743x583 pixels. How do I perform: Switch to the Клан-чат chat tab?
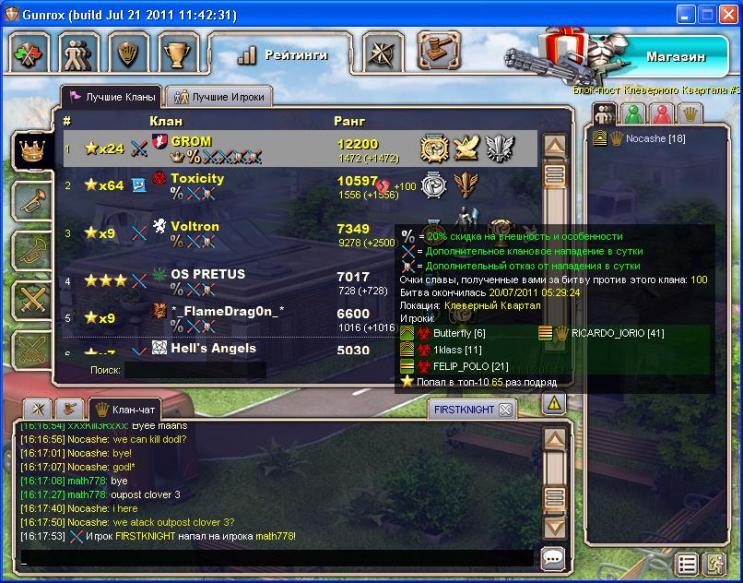point(124,409)
